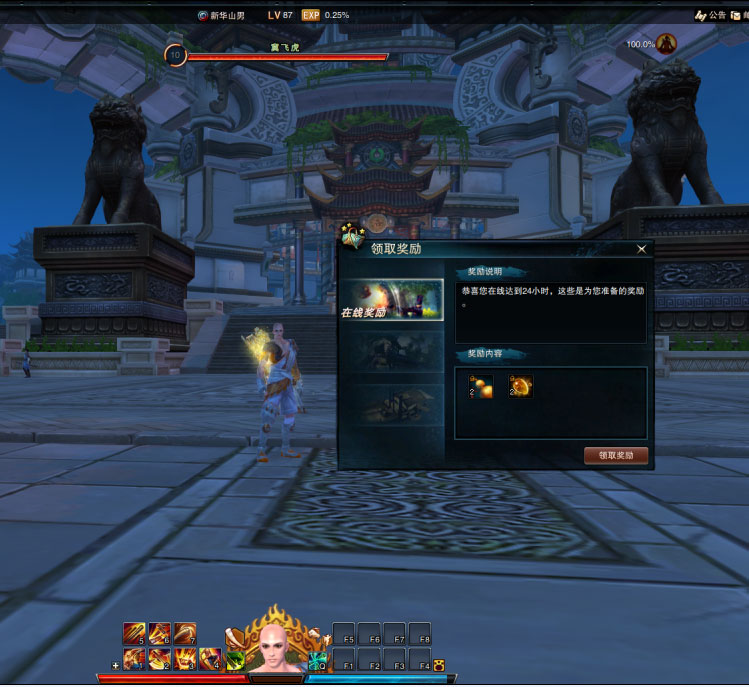
Task: Select the glowing amber gem reward item
Action: click(520, 386)
